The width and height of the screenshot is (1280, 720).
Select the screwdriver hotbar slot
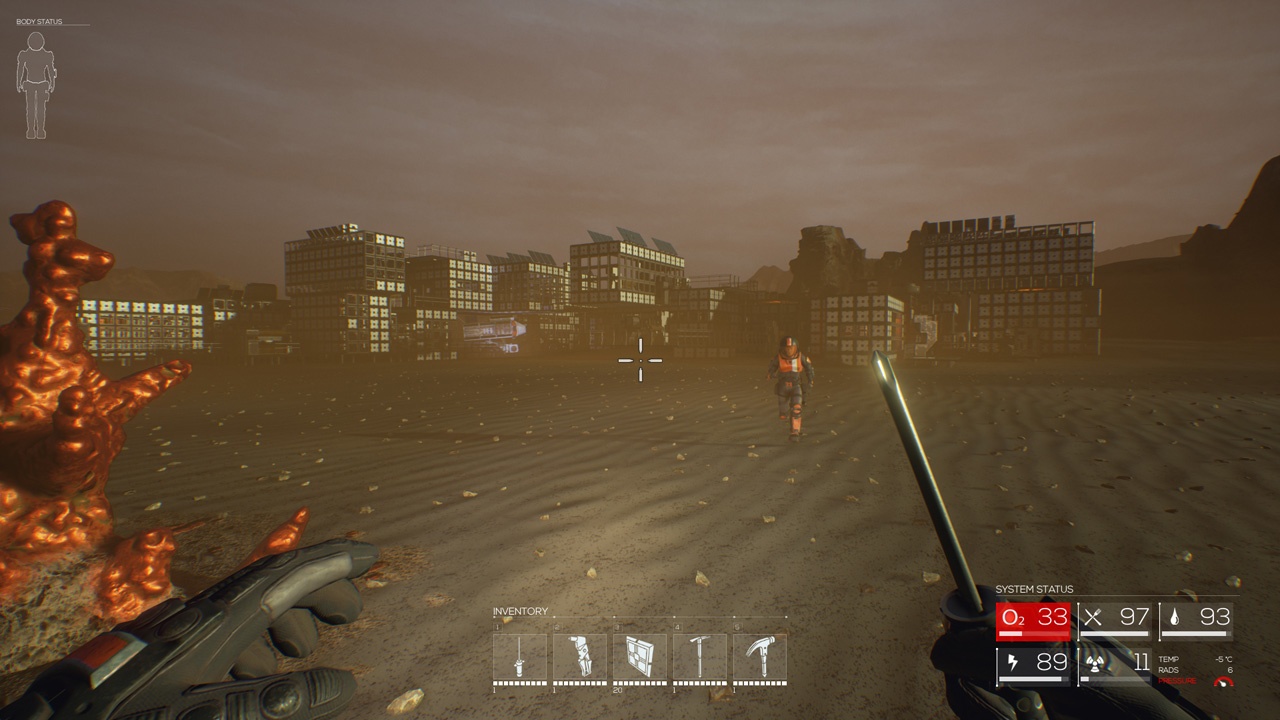[x=520, y=657]
